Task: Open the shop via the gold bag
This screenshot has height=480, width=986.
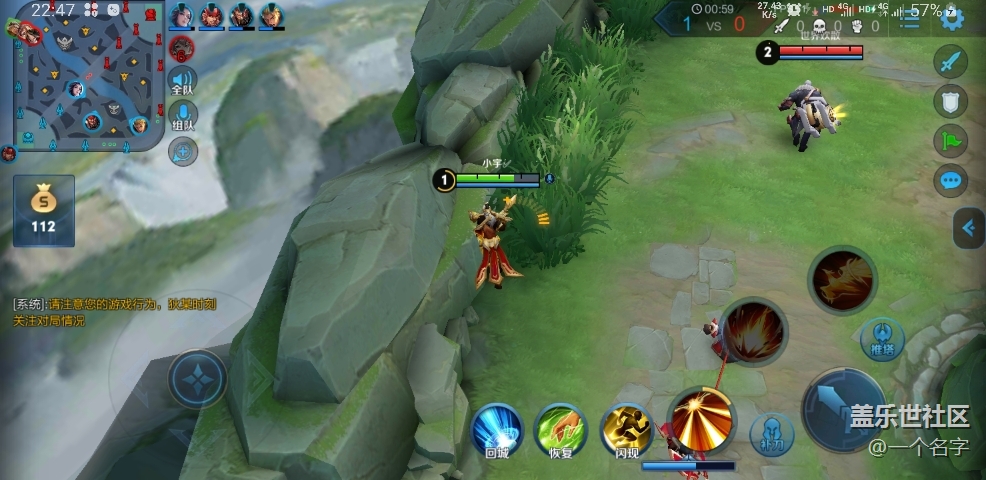Action: point(43,209)
